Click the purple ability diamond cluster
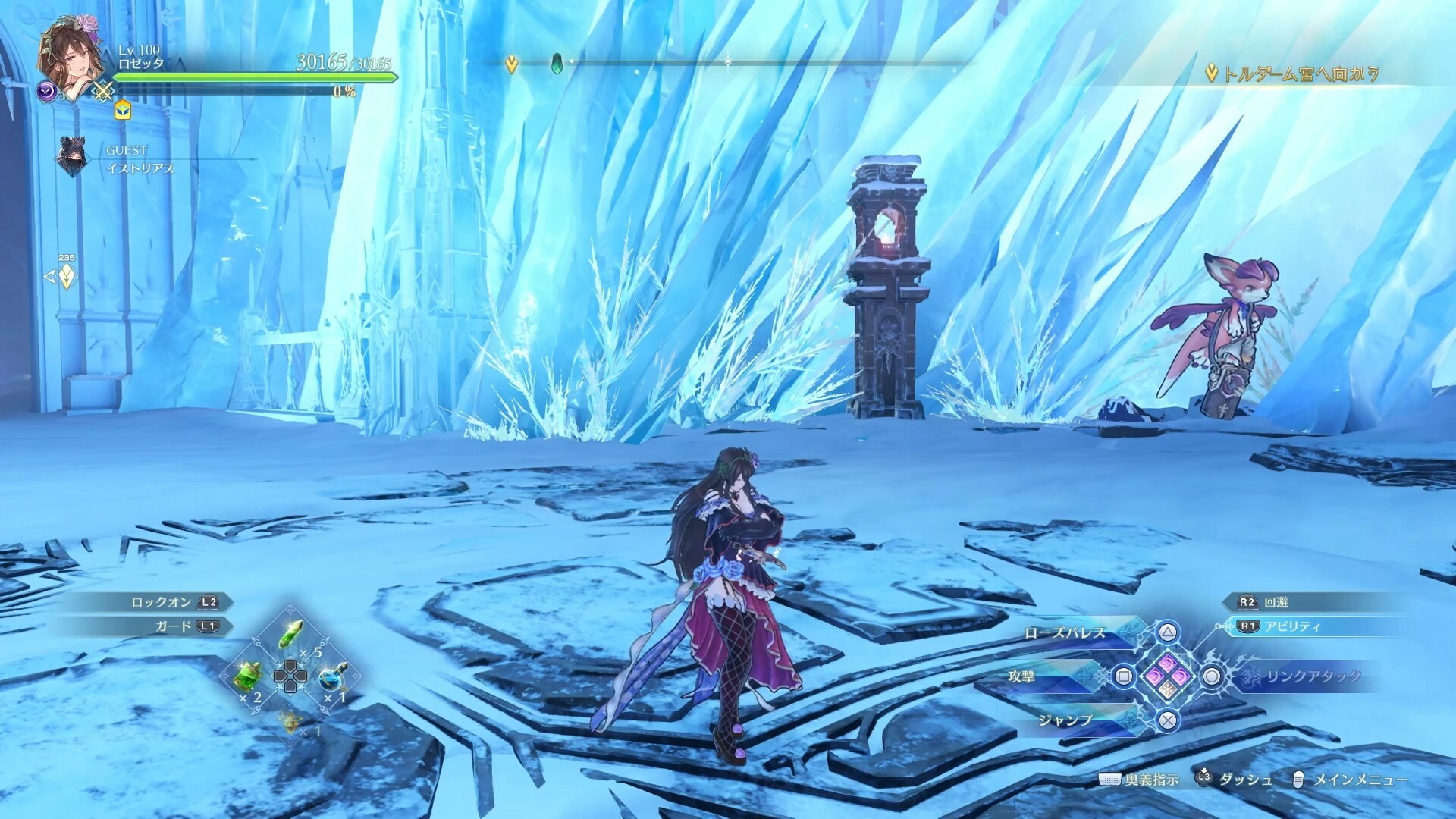The height and width of the screenshot is (819, 1456). 1168,676
